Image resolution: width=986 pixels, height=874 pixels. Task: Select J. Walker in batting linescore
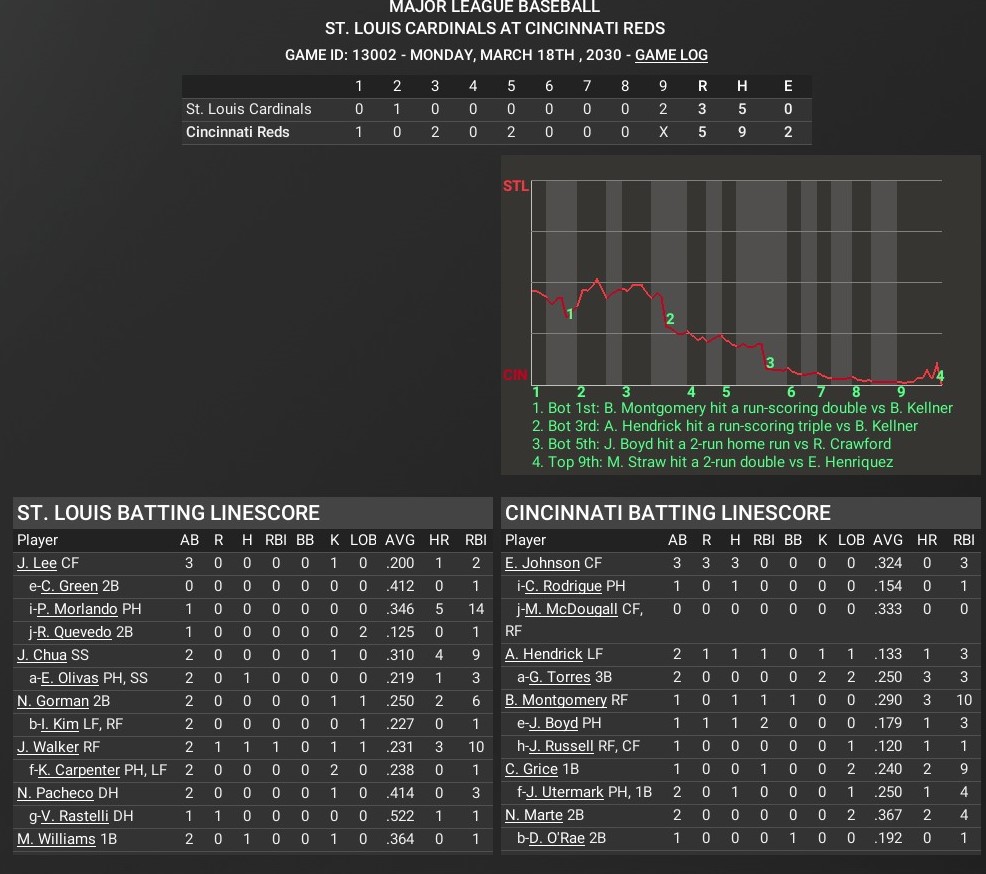click(x=47, y=747)
